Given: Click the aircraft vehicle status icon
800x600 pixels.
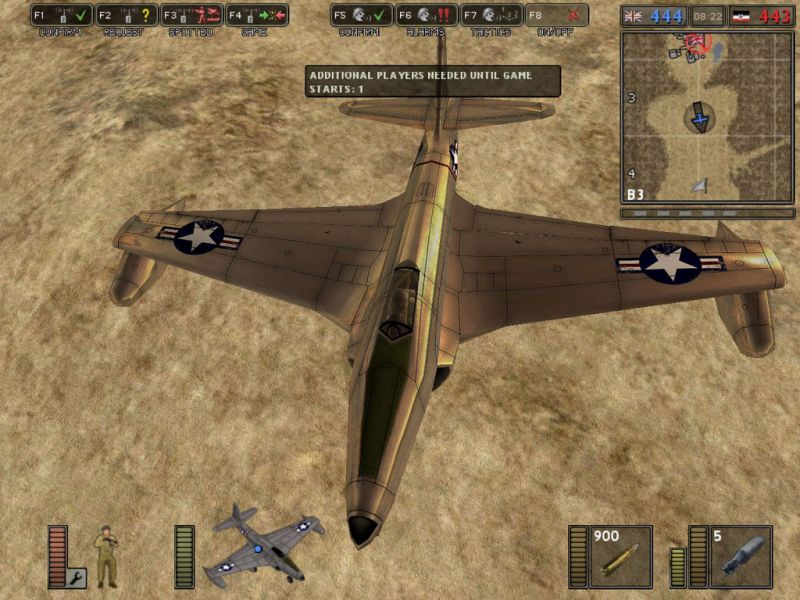Looking at the screenshot, I should (263, 546).
